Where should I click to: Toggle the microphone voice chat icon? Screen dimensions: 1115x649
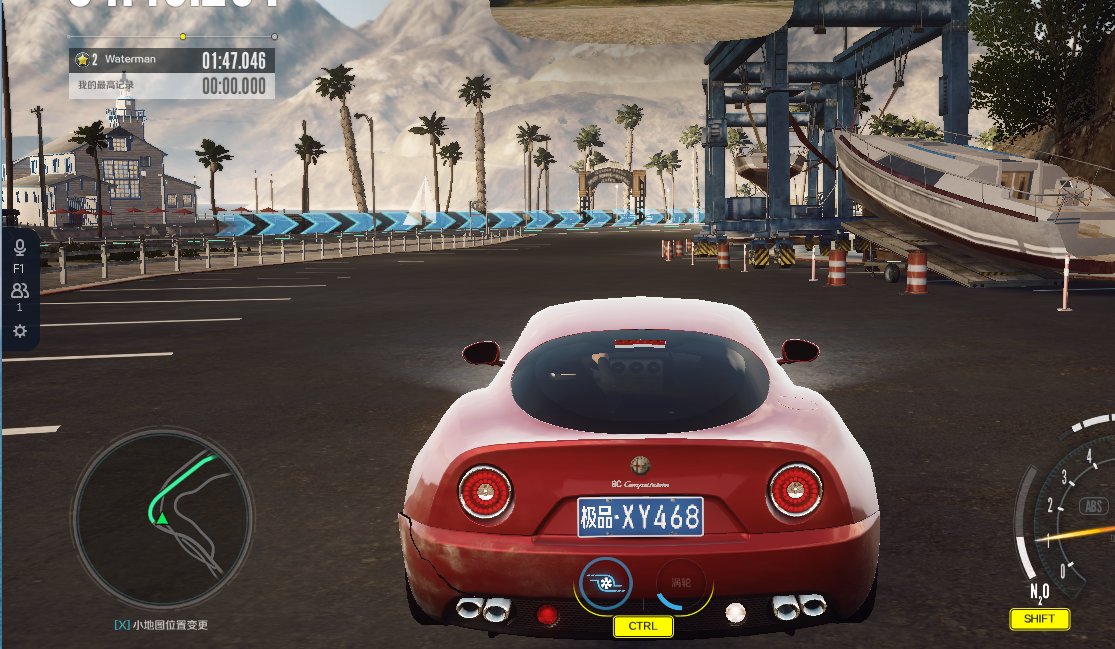tap(19, 247)
